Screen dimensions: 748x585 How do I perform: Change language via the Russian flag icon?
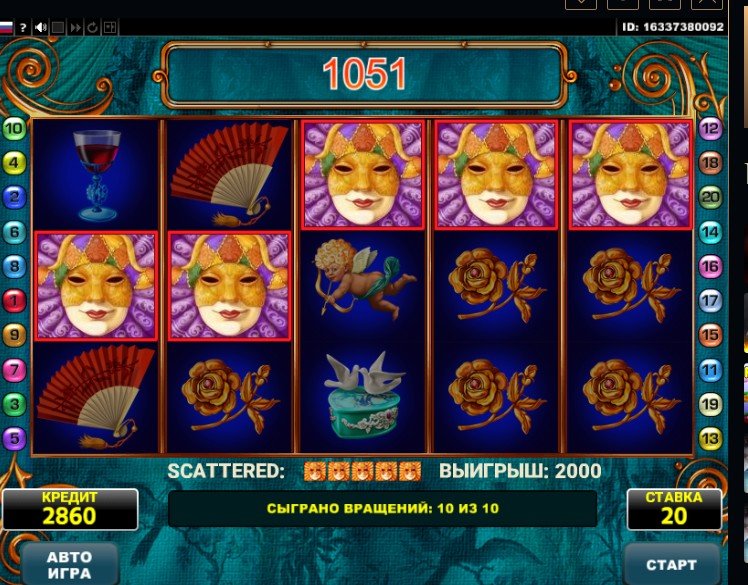pos(6,28)
